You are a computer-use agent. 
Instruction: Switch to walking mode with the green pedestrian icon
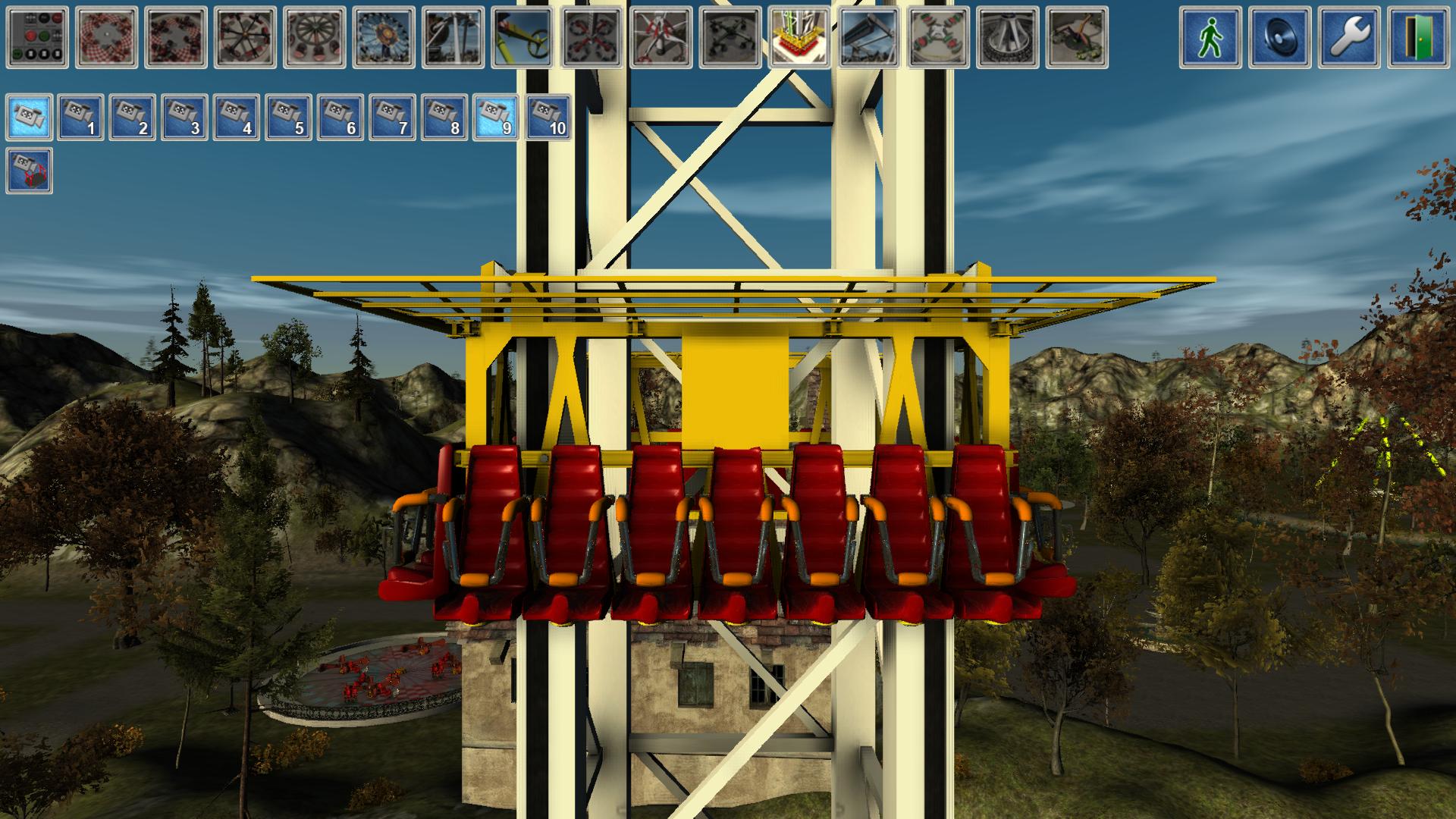[x=1210, y=37]
